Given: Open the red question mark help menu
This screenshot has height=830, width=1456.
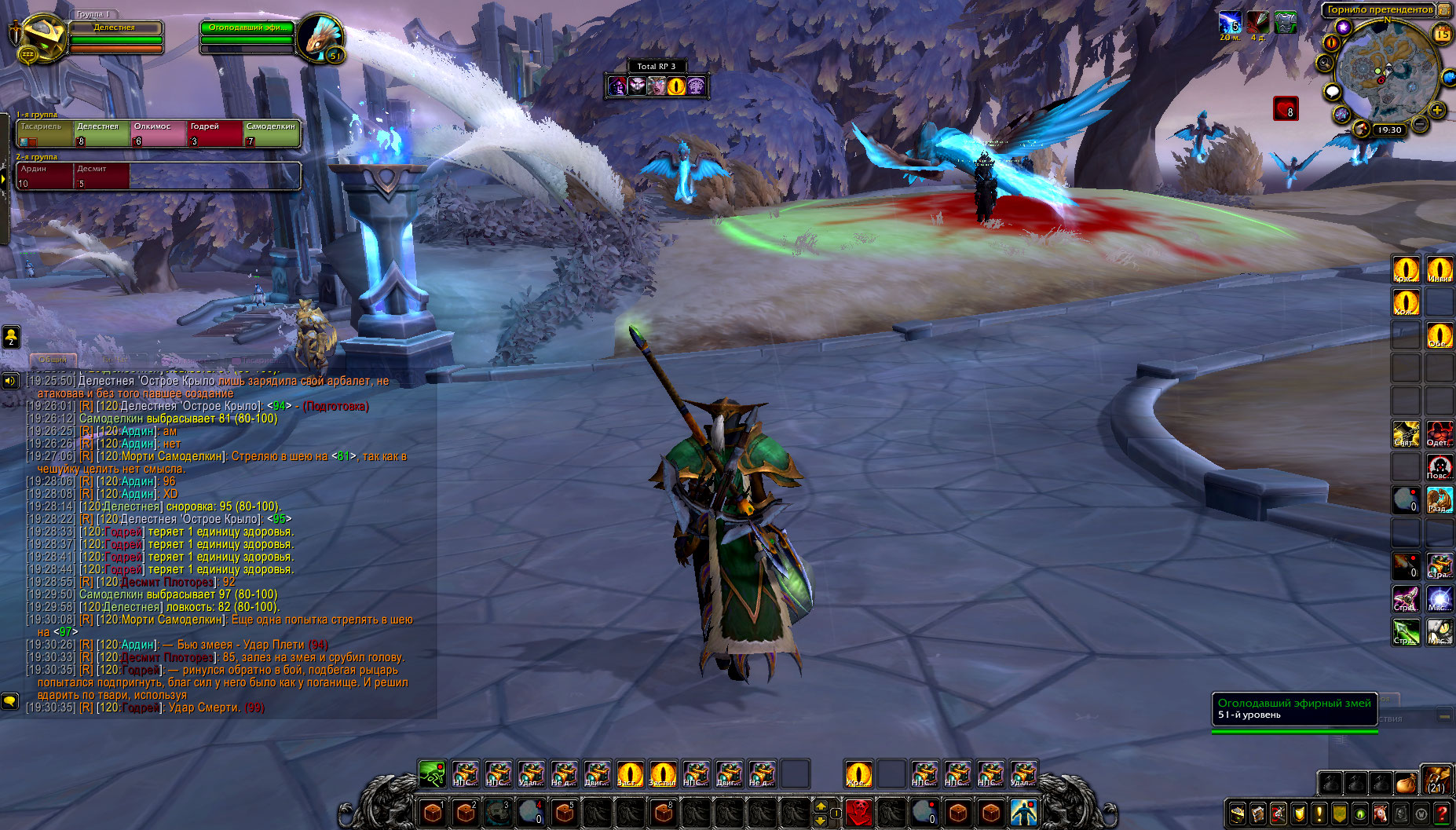Looking at the screenshot, I should pos(1442,814).
